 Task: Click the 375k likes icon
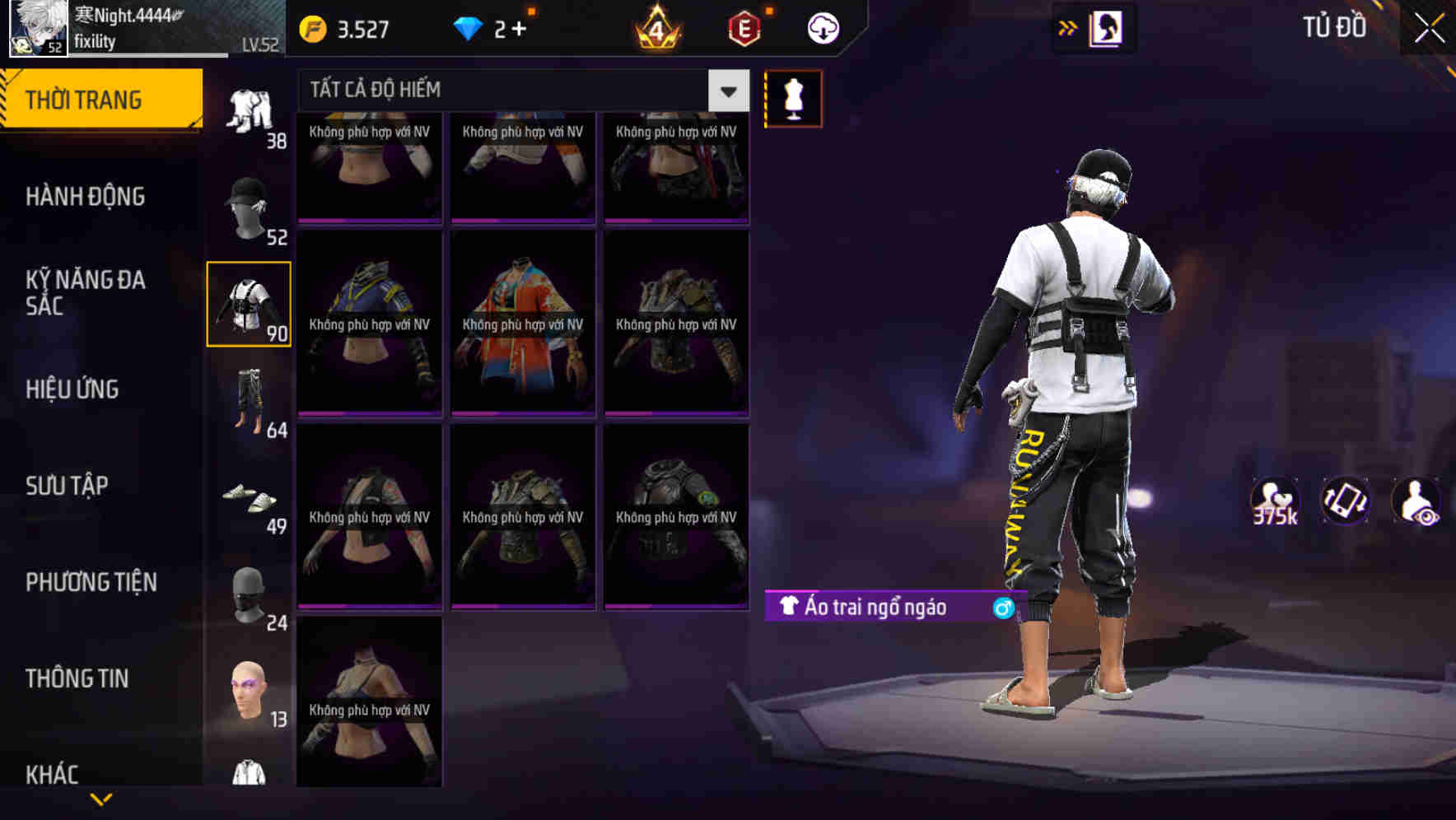1276,501
